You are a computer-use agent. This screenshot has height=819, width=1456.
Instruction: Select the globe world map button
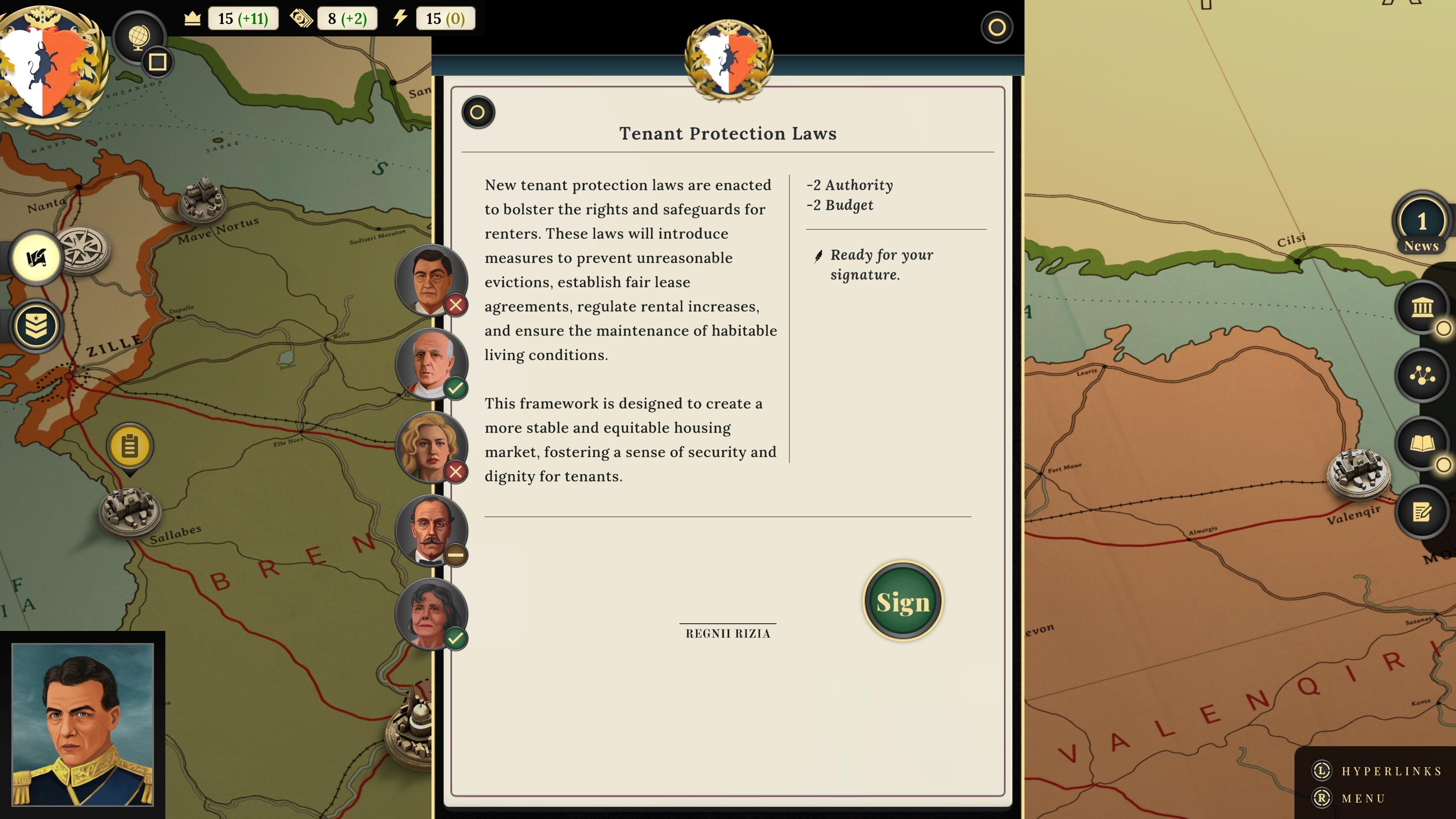point(138,37)
